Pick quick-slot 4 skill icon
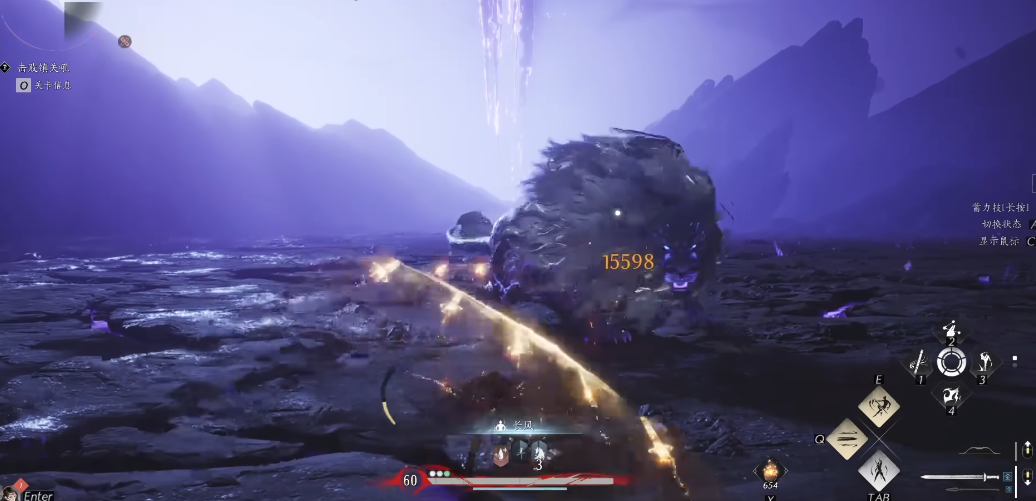 (x=950, y=394)
